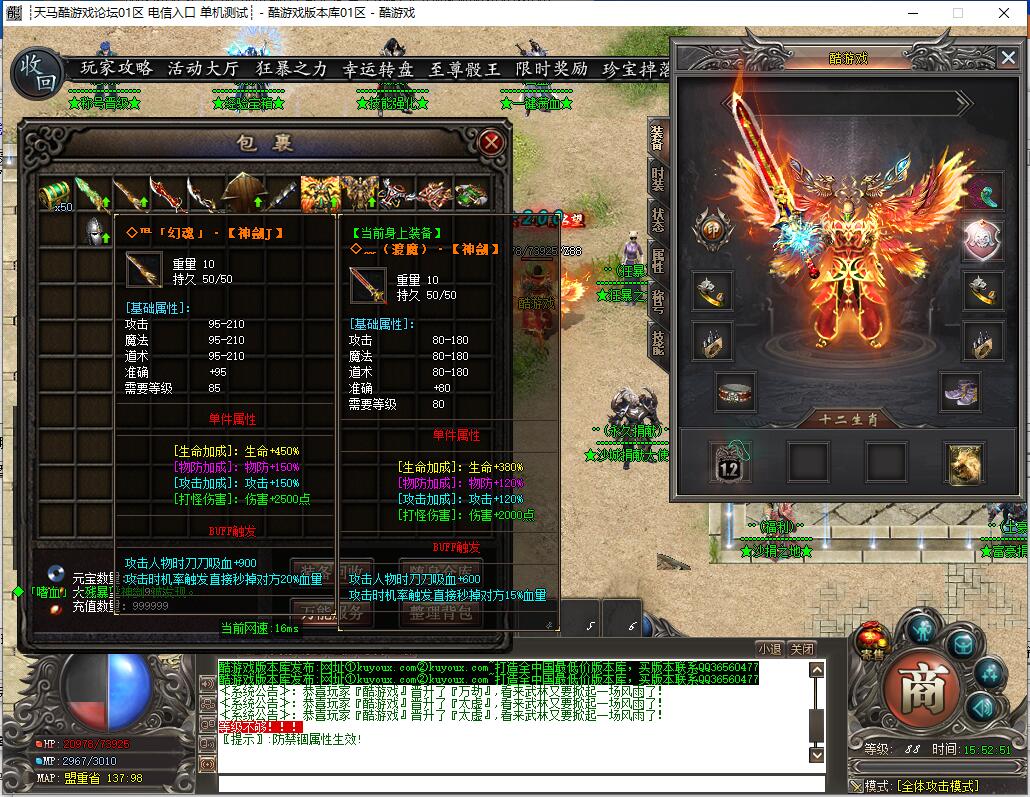Switch to the 时装 tab
This screenshot has width=1030, height=797.
pos(657,180)
